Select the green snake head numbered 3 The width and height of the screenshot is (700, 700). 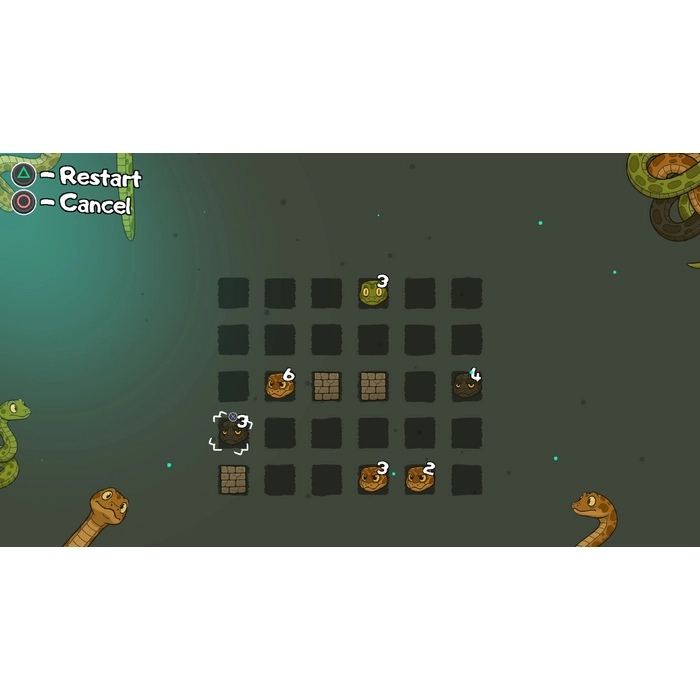click(373, 293)
